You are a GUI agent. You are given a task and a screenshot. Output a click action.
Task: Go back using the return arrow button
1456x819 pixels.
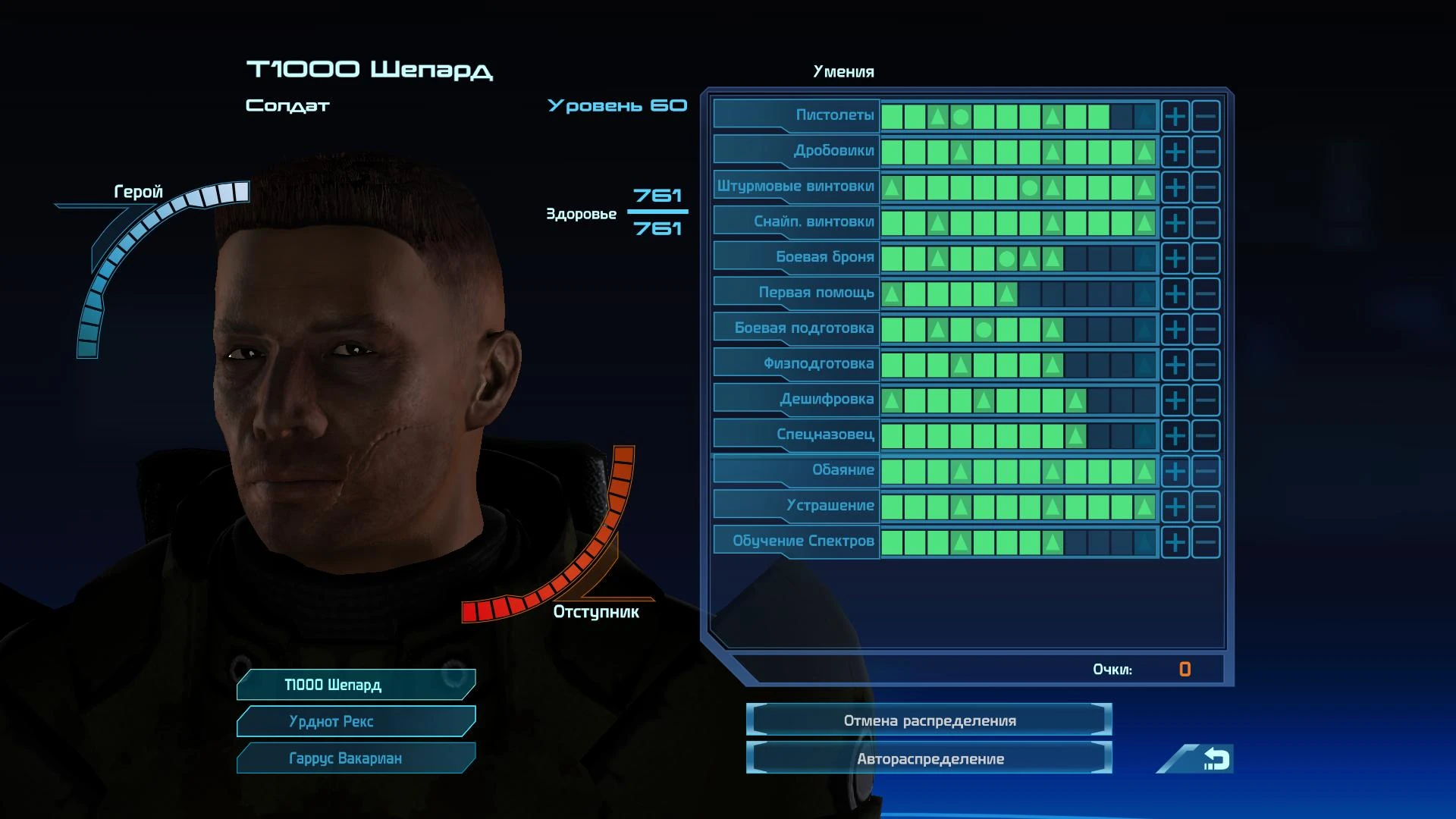(1215, 759)
